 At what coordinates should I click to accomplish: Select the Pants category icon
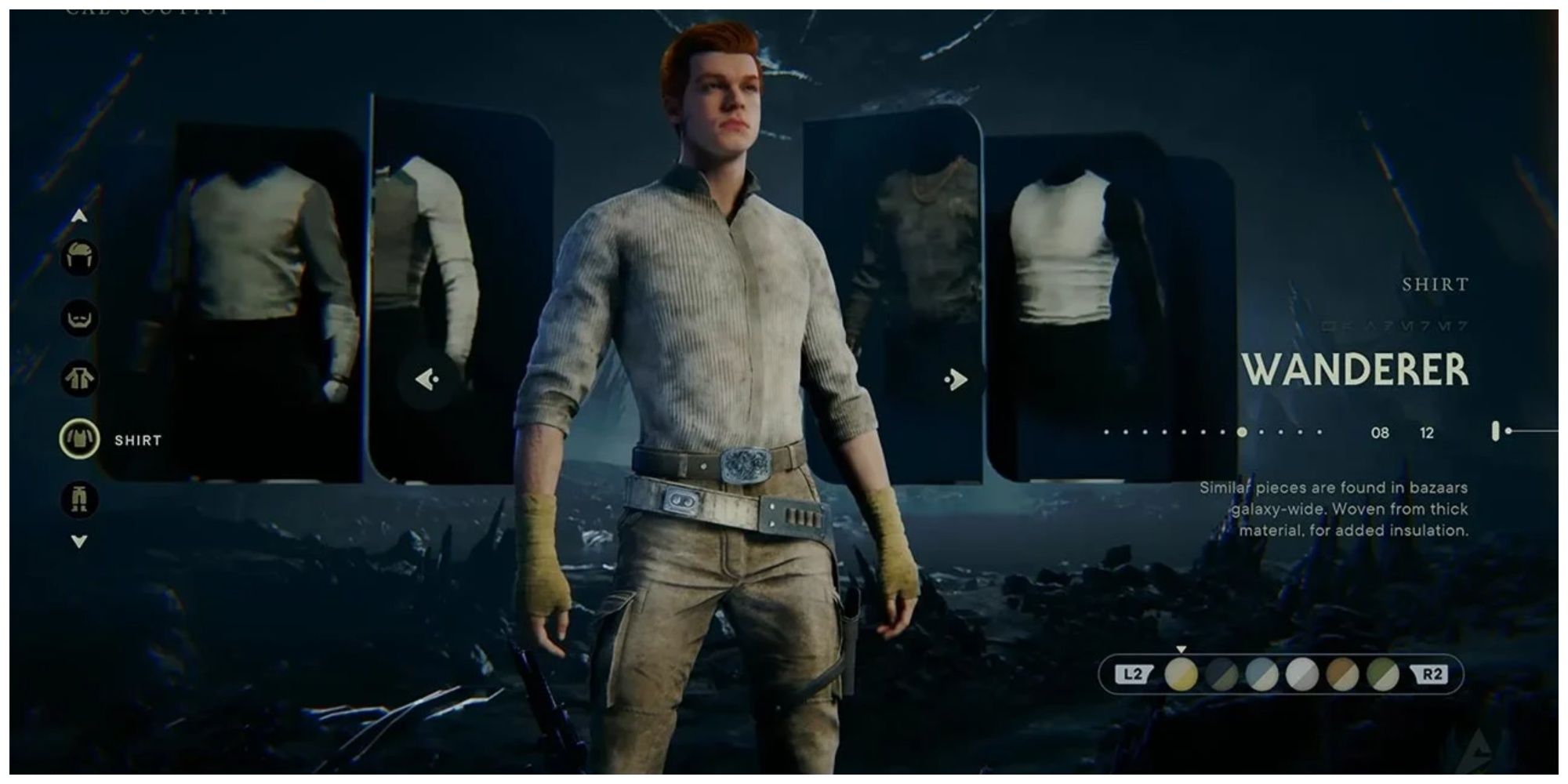click(81, 498)
